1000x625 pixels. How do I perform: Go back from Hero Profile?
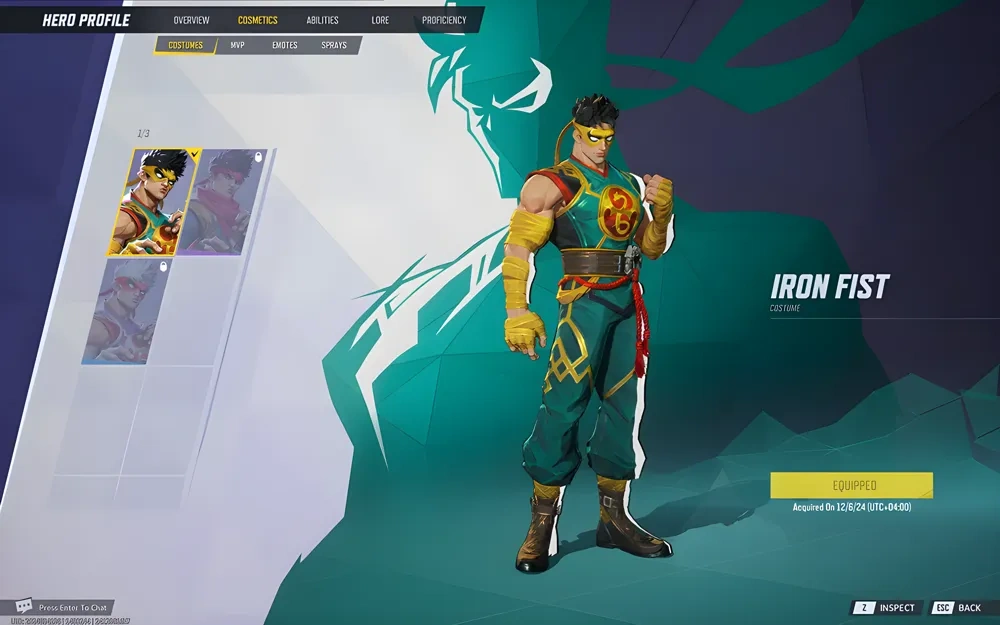click(958, 608)
